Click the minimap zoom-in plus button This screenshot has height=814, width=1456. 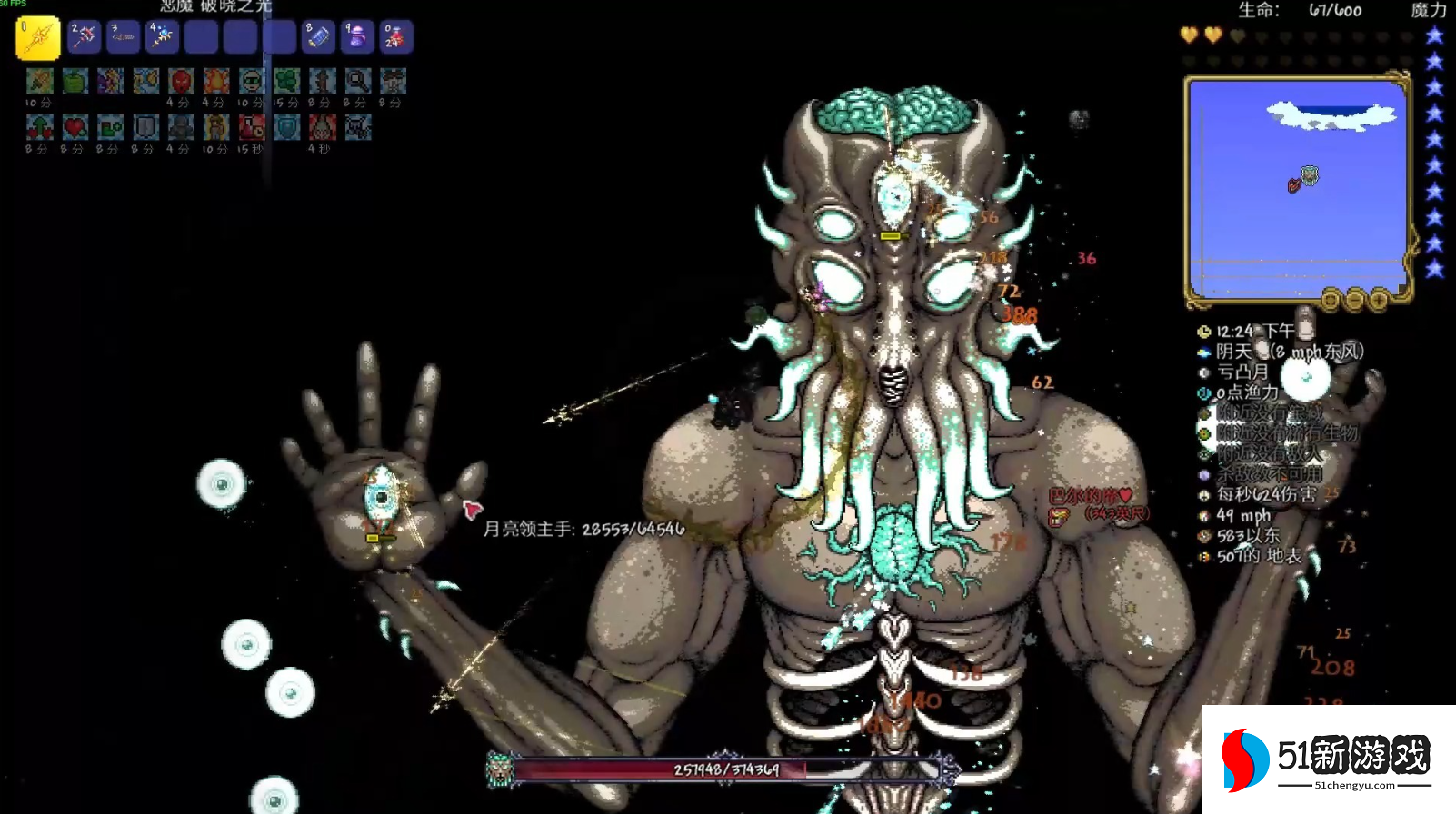click(1378, 299)
